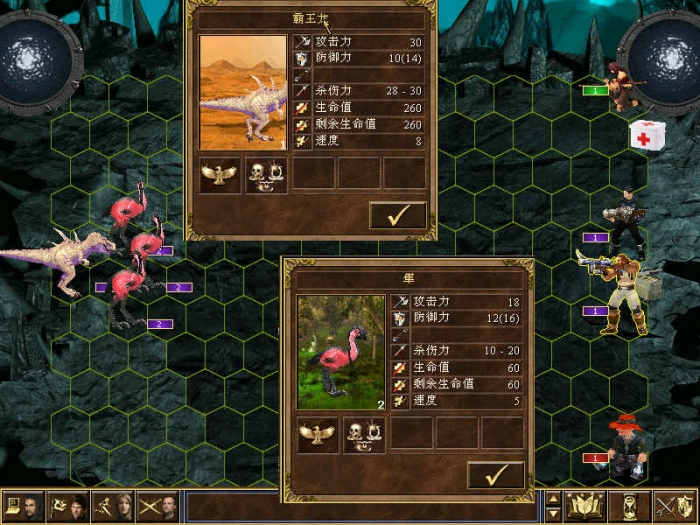
Task: Open the spellbook
Action: click(x=586, y=507)
